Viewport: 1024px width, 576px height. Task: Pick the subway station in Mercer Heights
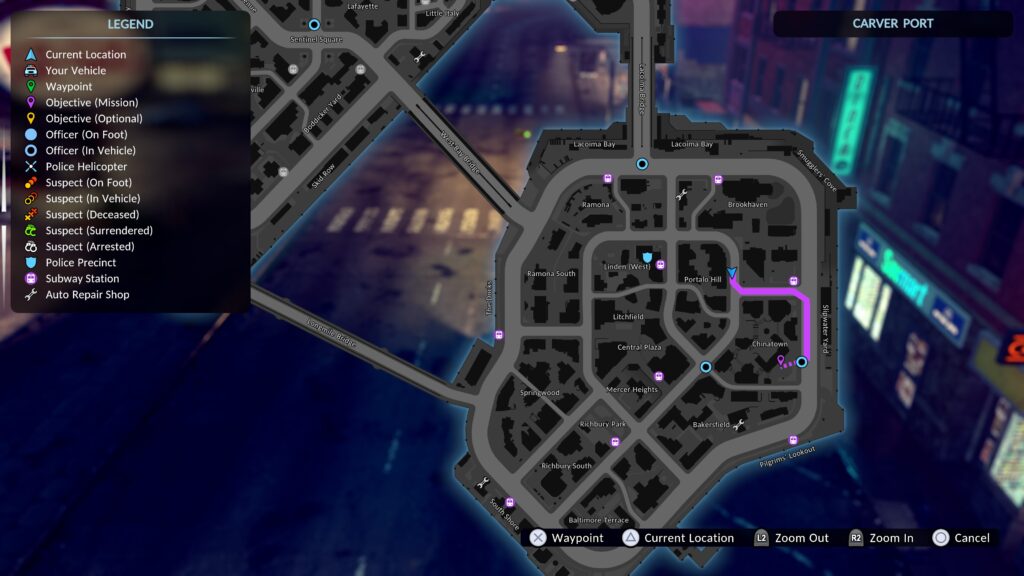point(657,376)
